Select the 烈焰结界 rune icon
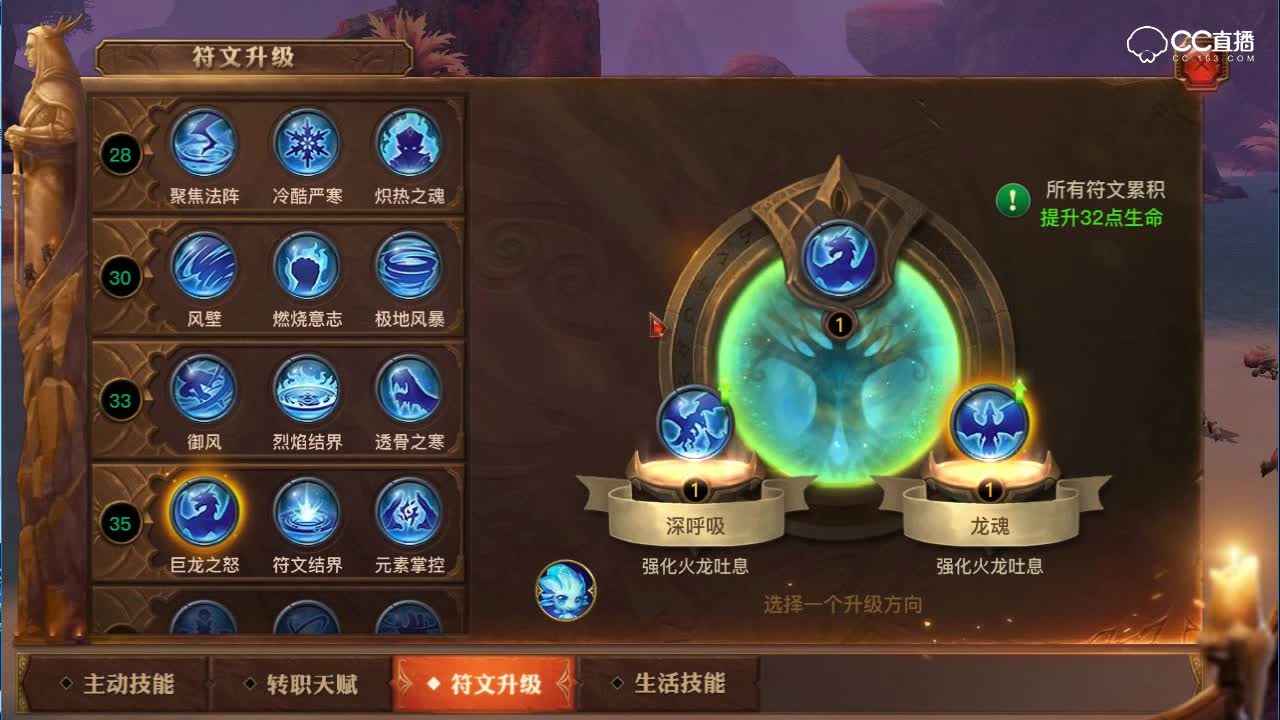The image size is (1280, 720). pos(307,388)
